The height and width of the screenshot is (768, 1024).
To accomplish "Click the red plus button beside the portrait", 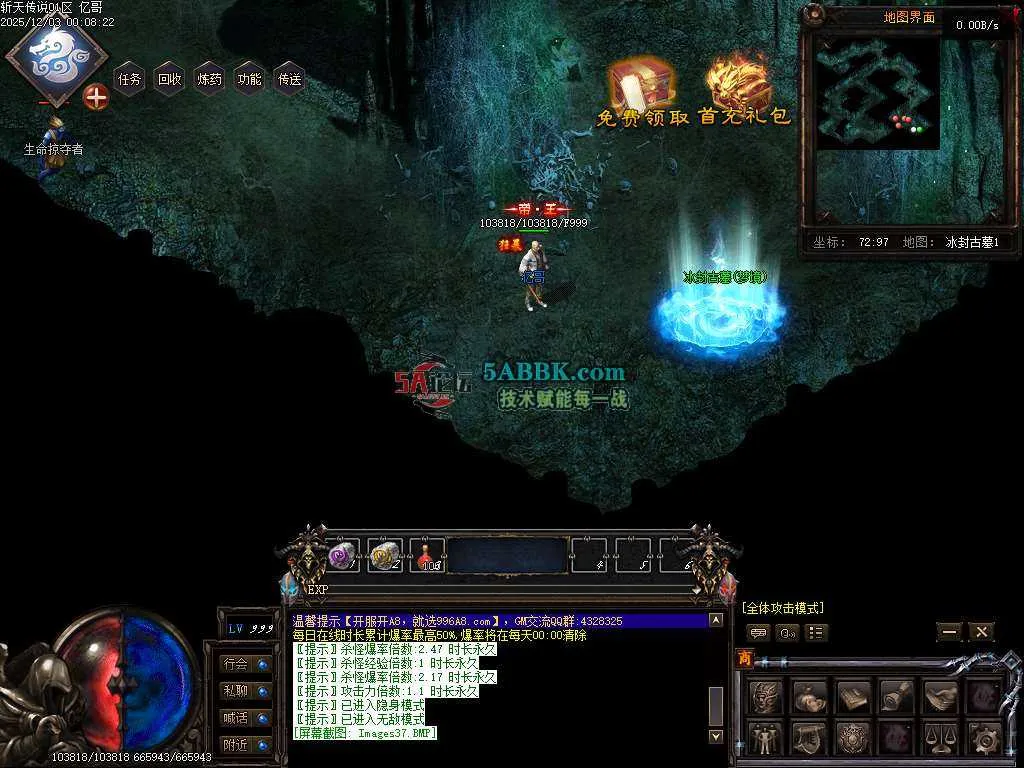I will 96,97.
